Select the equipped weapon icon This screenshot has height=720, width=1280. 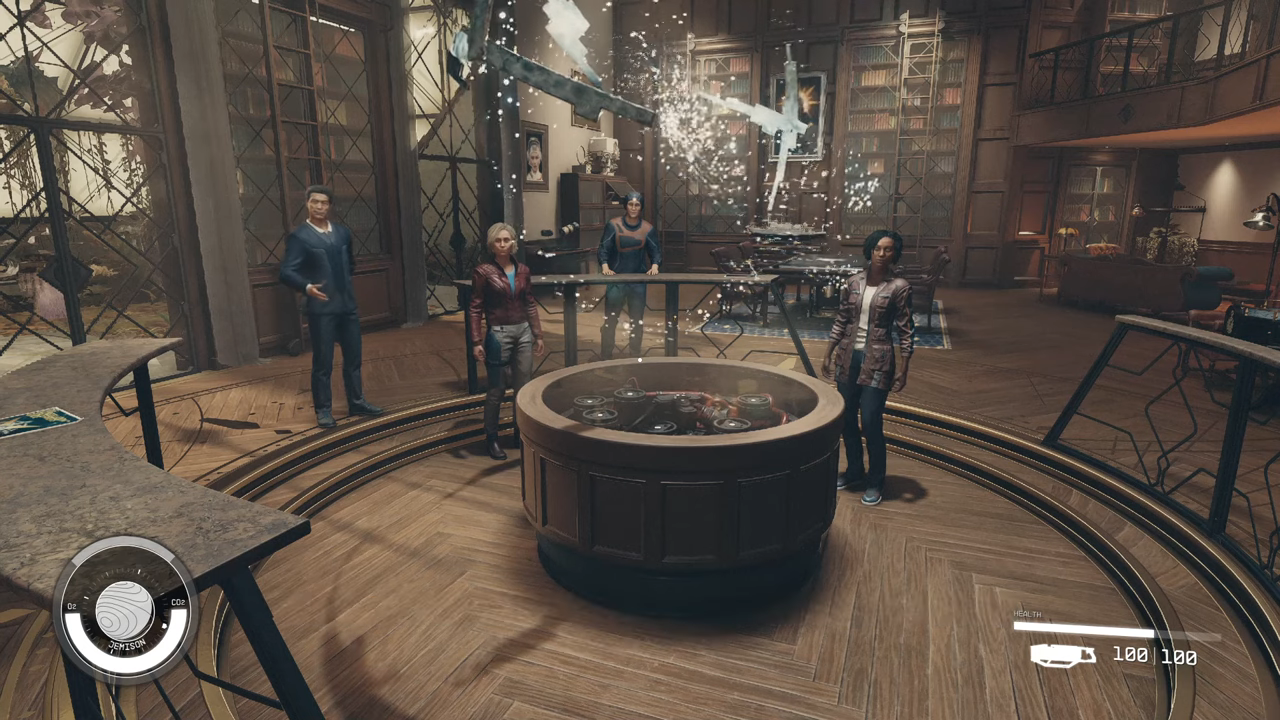(1062, 656)
